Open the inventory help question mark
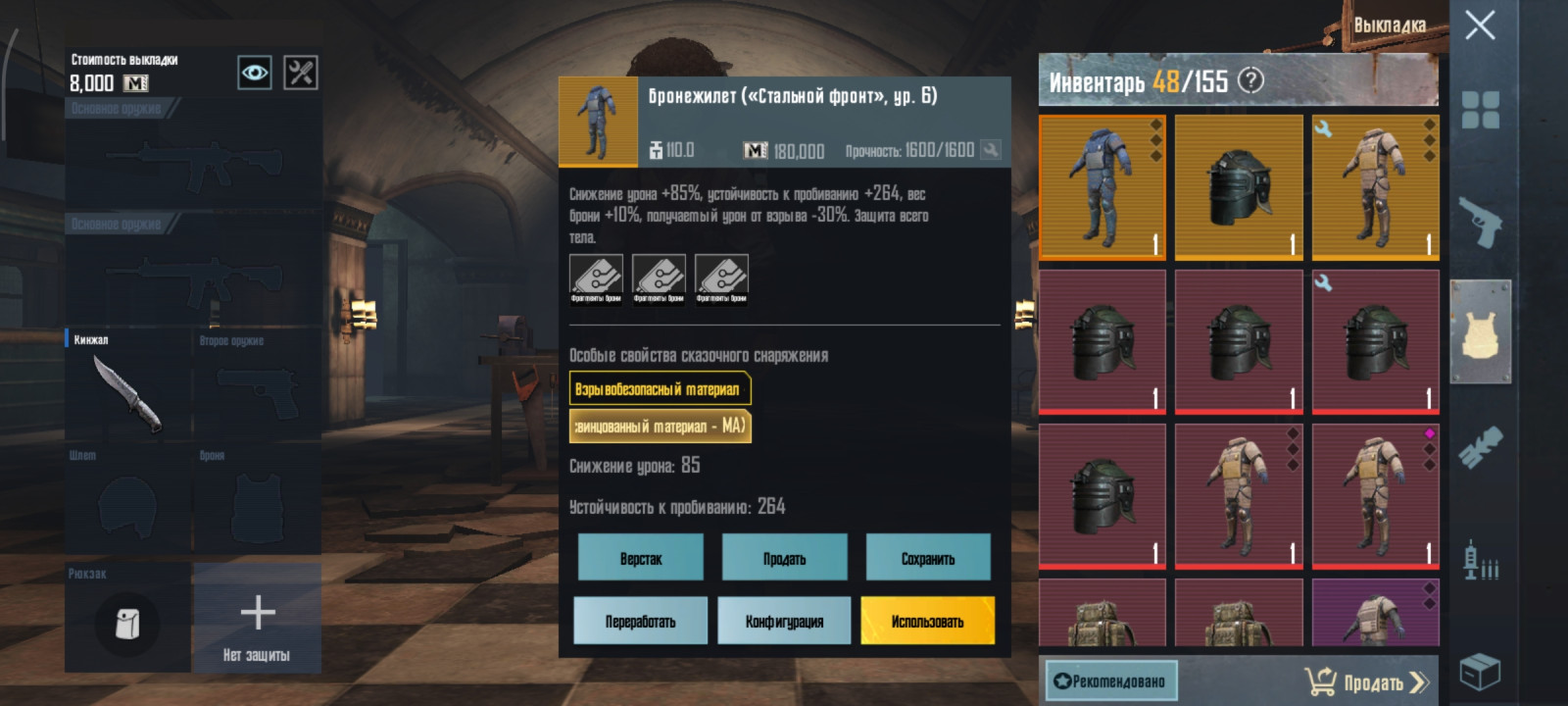 click(x=1250, y=80)
